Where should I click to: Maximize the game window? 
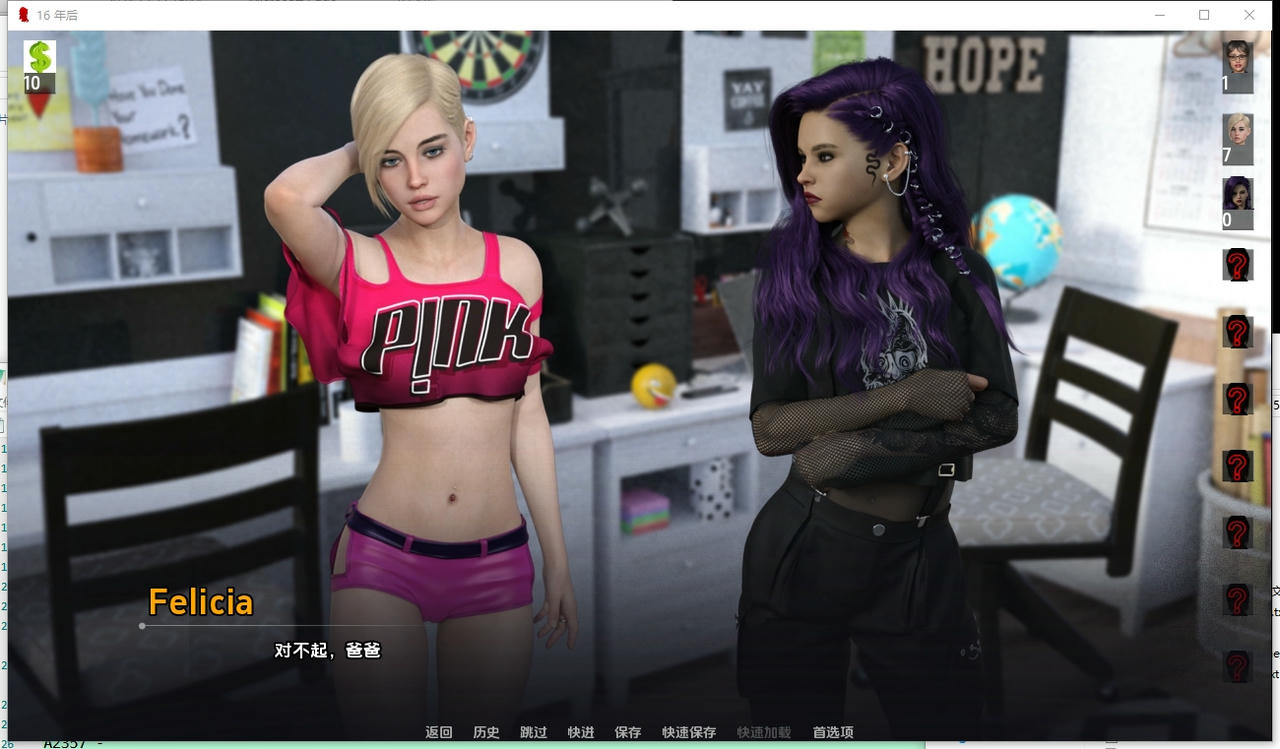1204,15
